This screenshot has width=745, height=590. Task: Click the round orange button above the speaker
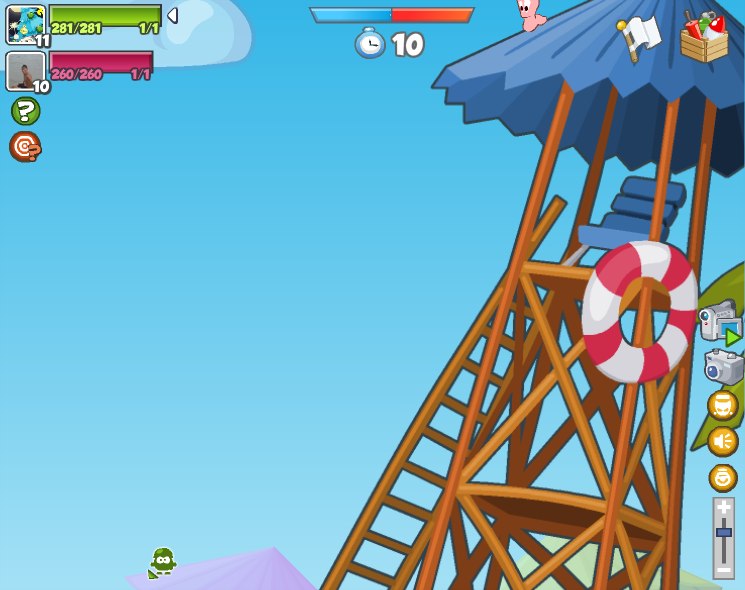pyautogui.click(x=723, y=405)
